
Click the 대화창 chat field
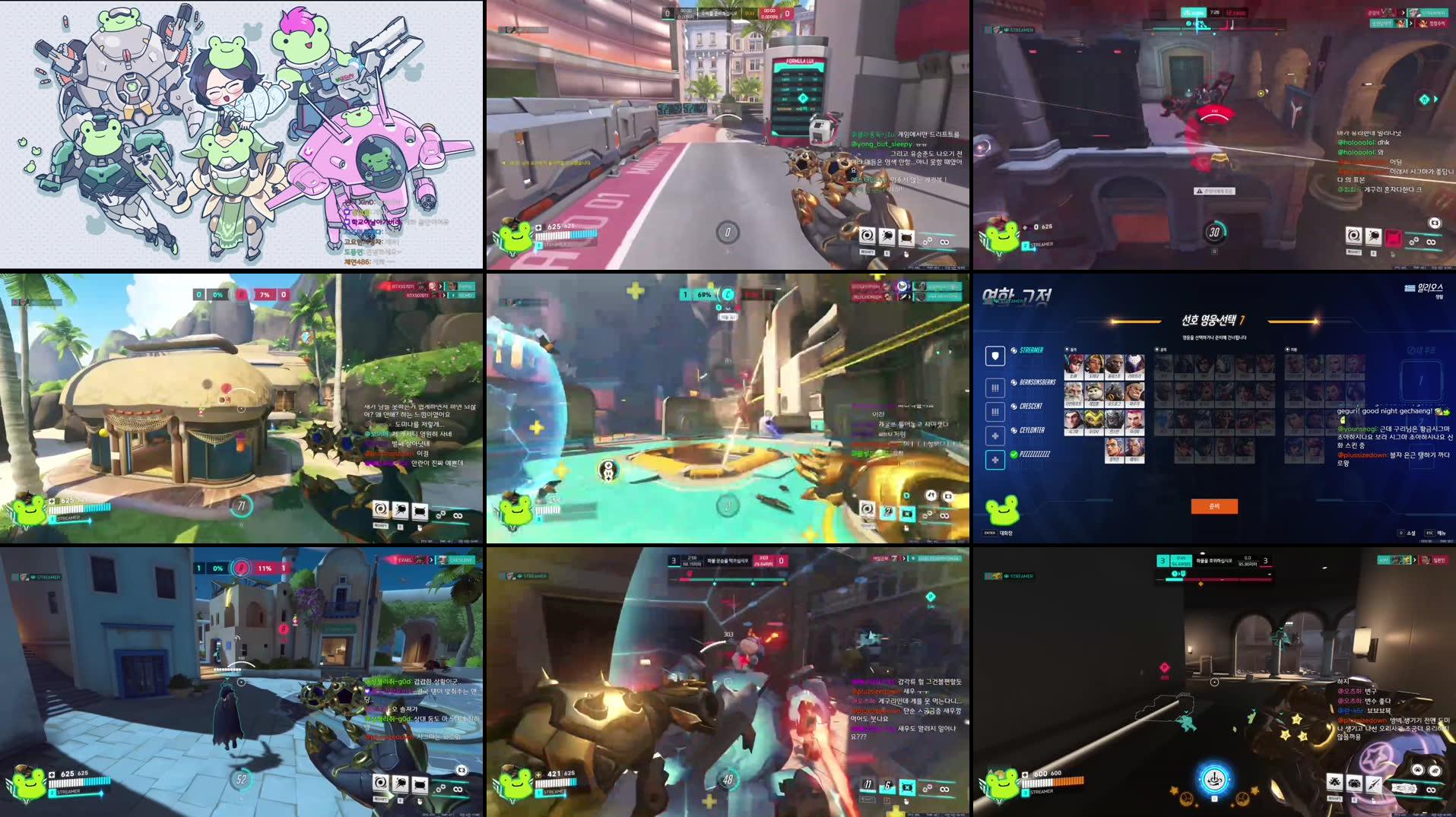pos(1007,534)
